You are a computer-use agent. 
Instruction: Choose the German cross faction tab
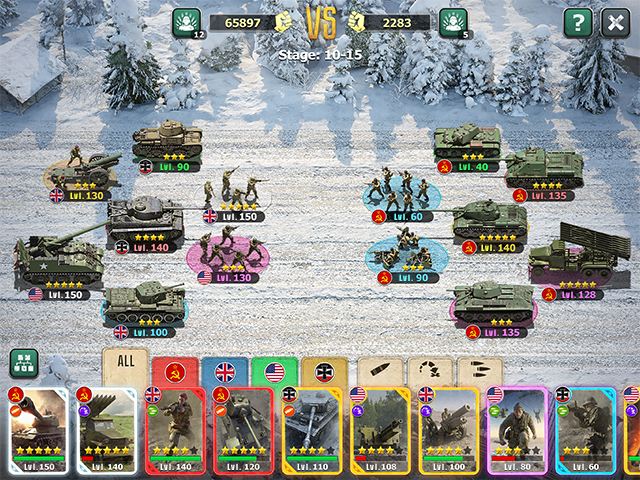pyautogui.click(x=324, y=372)
